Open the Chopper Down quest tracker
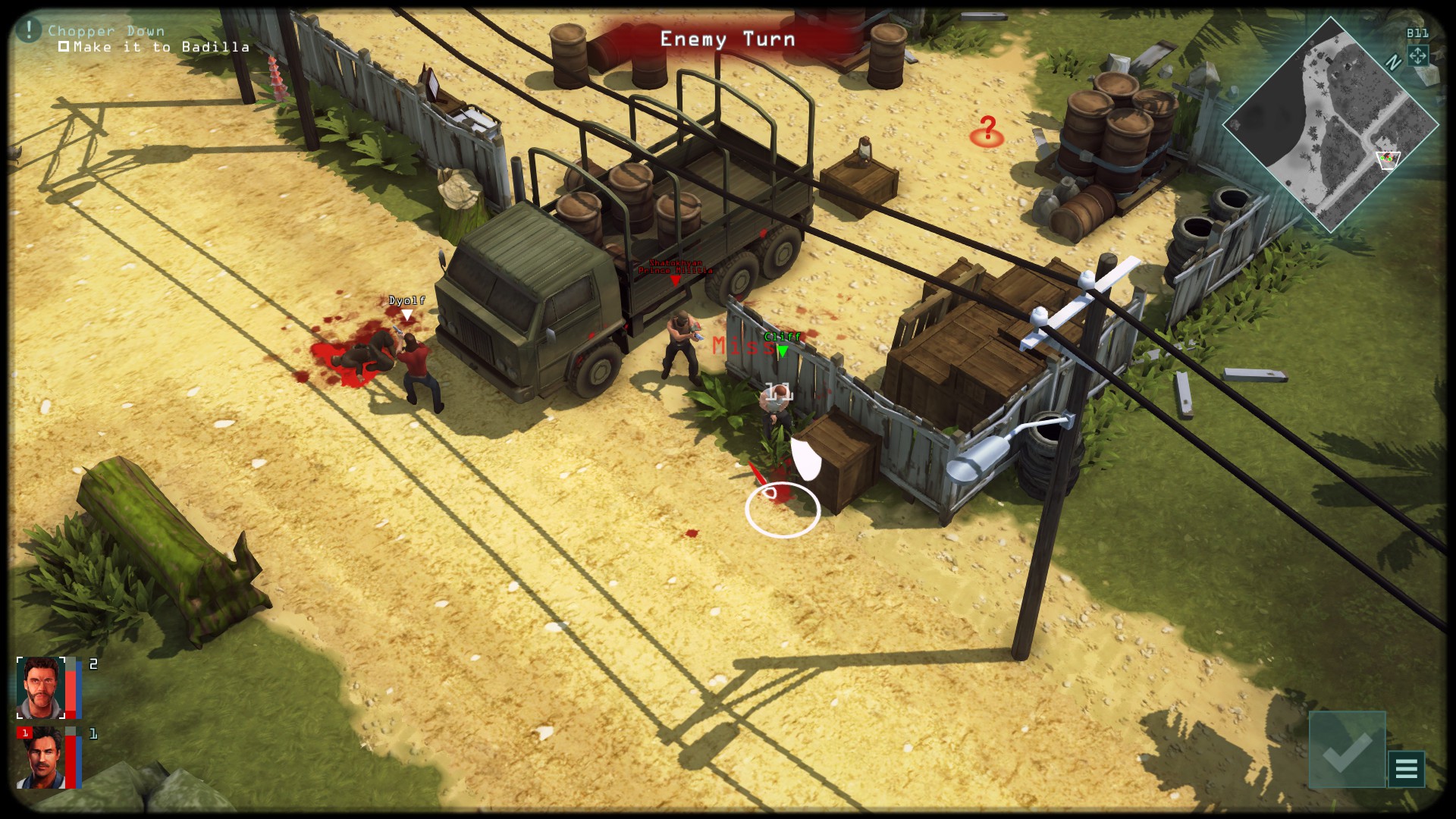The width and height of the screenshot is (1456, 819). 106,31
